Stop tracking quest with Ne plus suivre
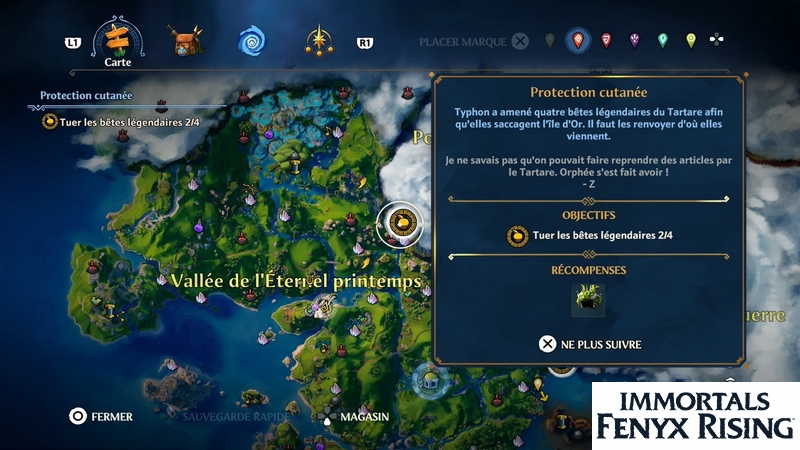 pos(590,344)
